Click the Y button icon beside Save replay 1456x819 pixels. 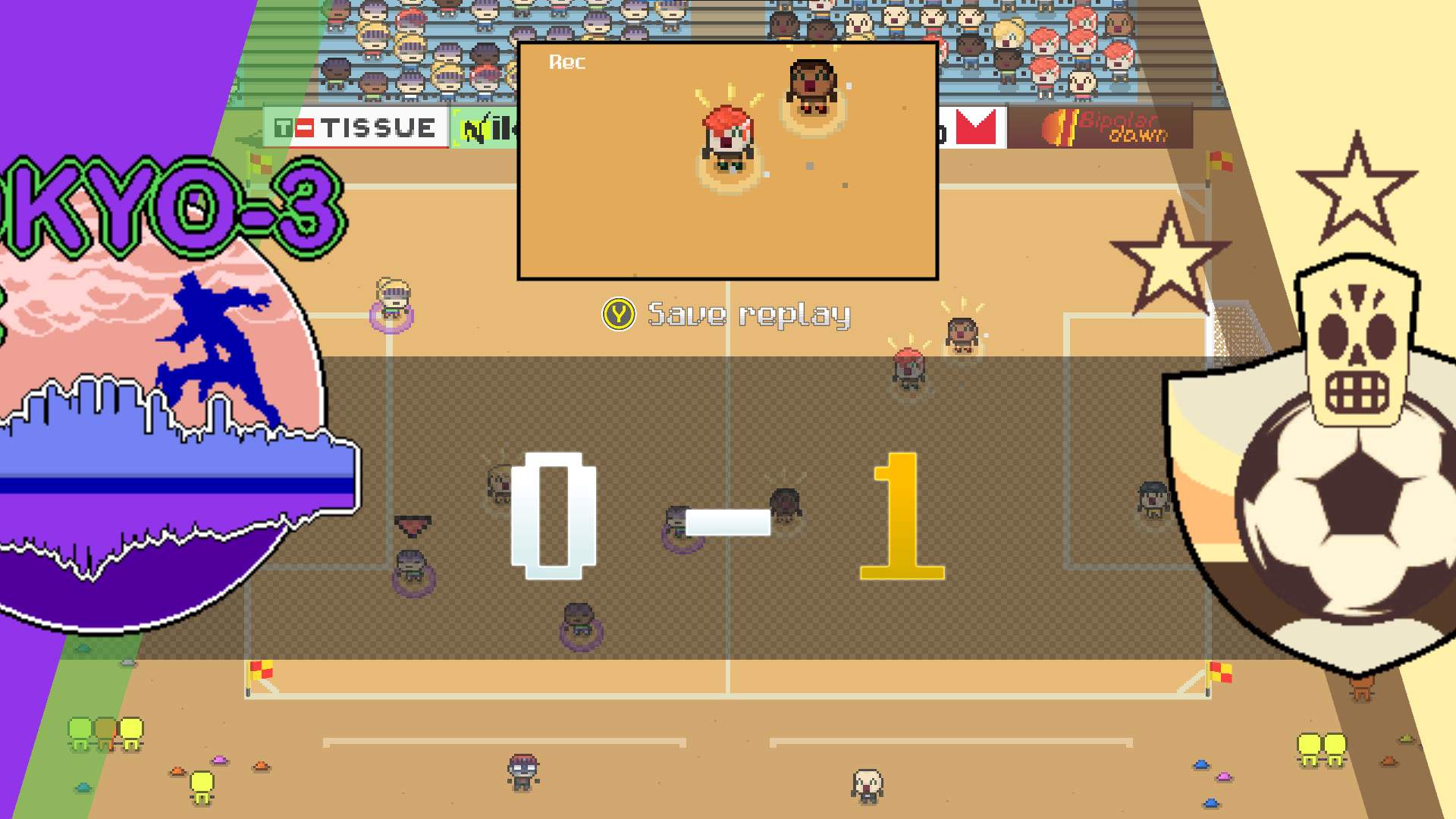[x=617, y=314]
